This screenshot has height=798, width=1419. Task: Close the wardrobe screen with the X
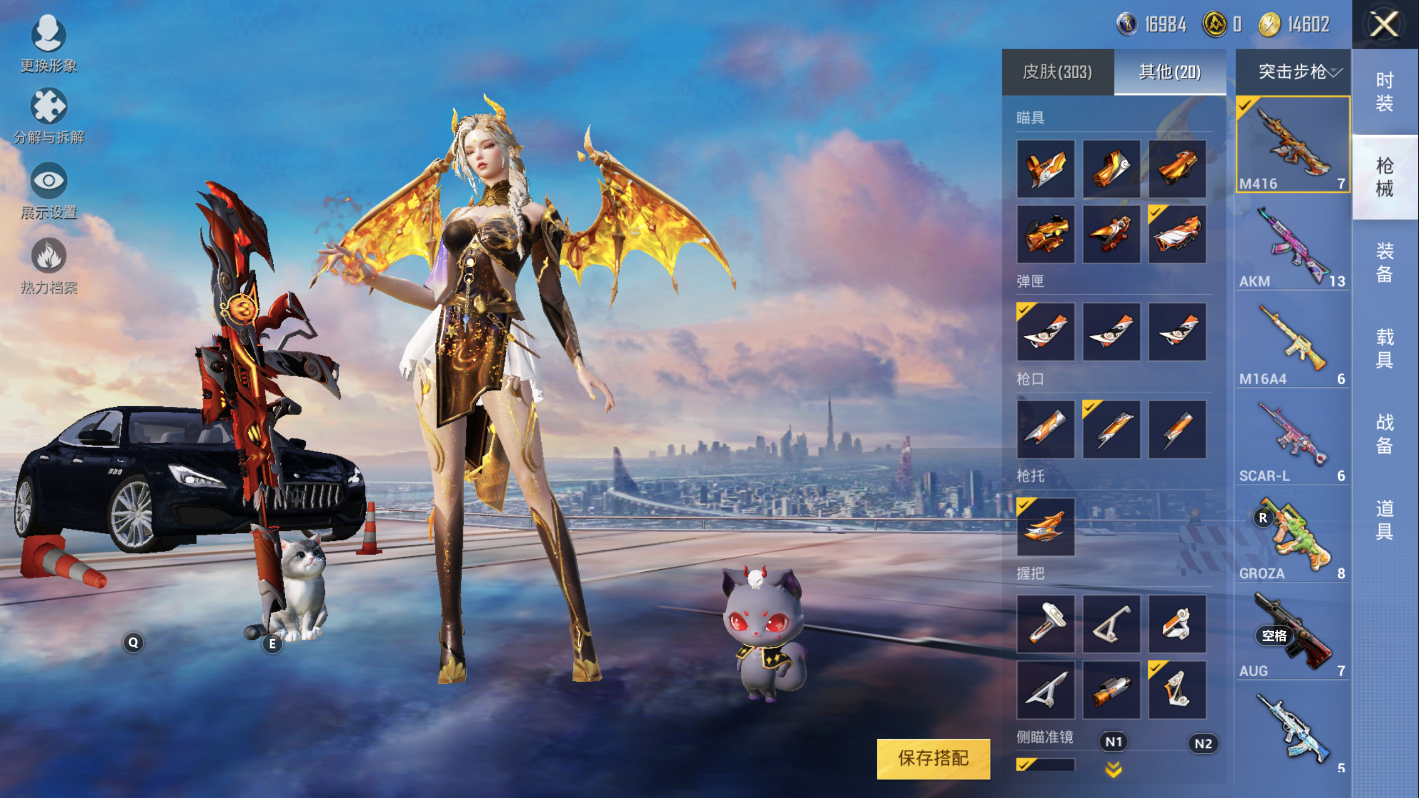point(1384,24)
